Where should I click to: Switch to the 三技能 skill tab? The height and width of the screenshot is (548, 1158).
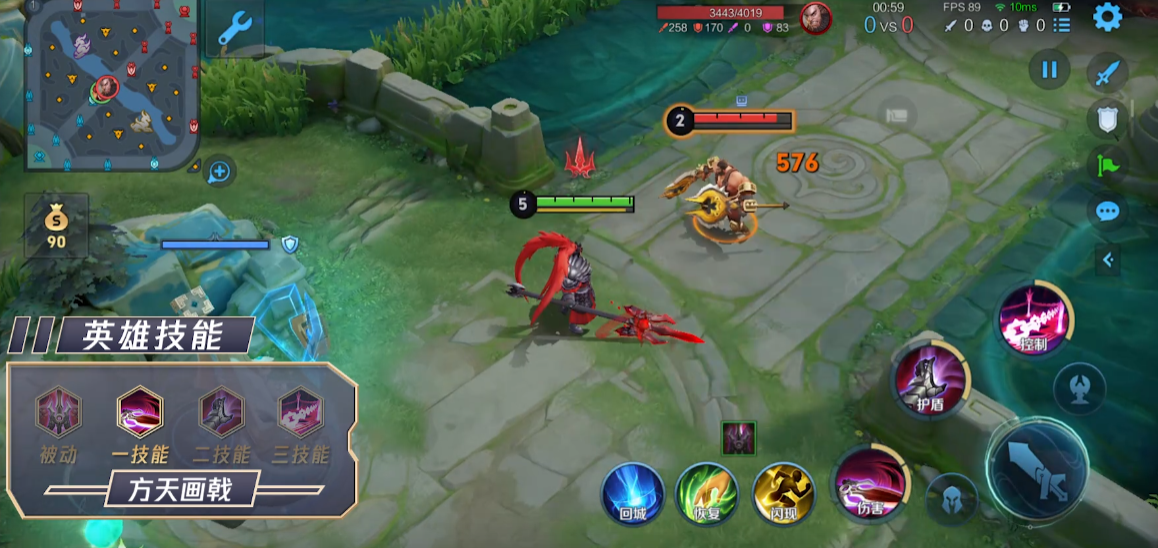(300, 412)
